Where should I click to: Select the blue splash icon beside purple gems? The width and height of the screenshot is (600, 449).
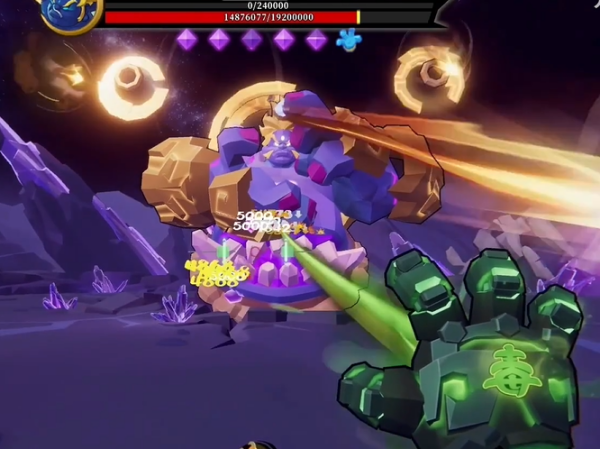[x=348, y=40]
